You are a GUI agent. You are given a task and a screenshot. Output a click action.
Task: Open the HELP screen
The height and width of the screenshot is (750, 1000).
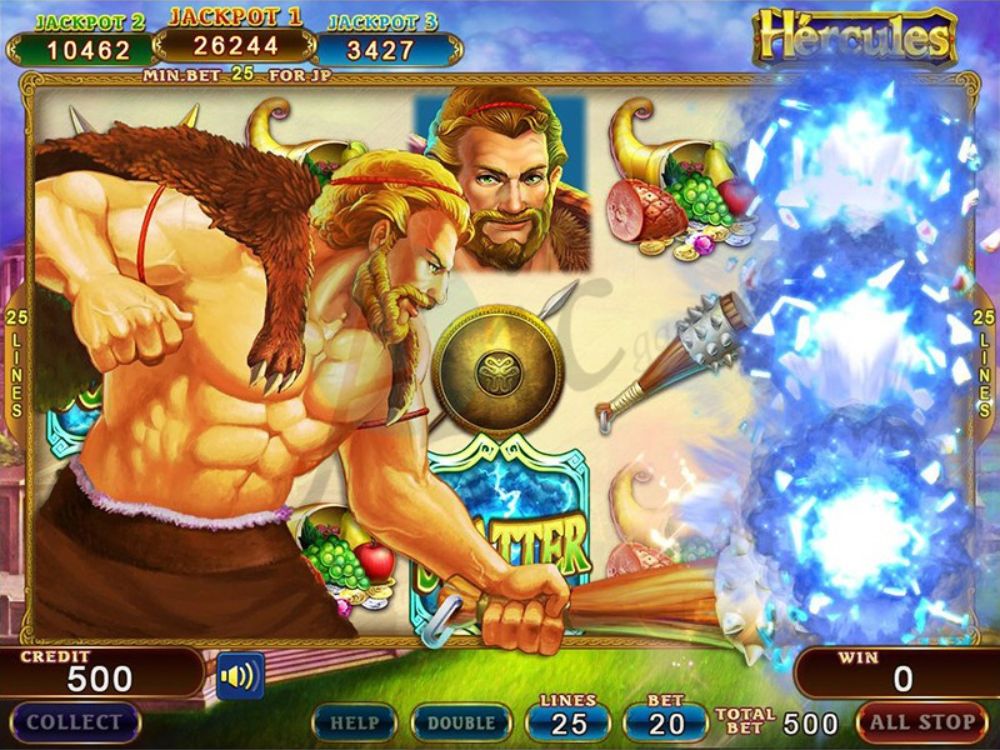click(354, 722)
